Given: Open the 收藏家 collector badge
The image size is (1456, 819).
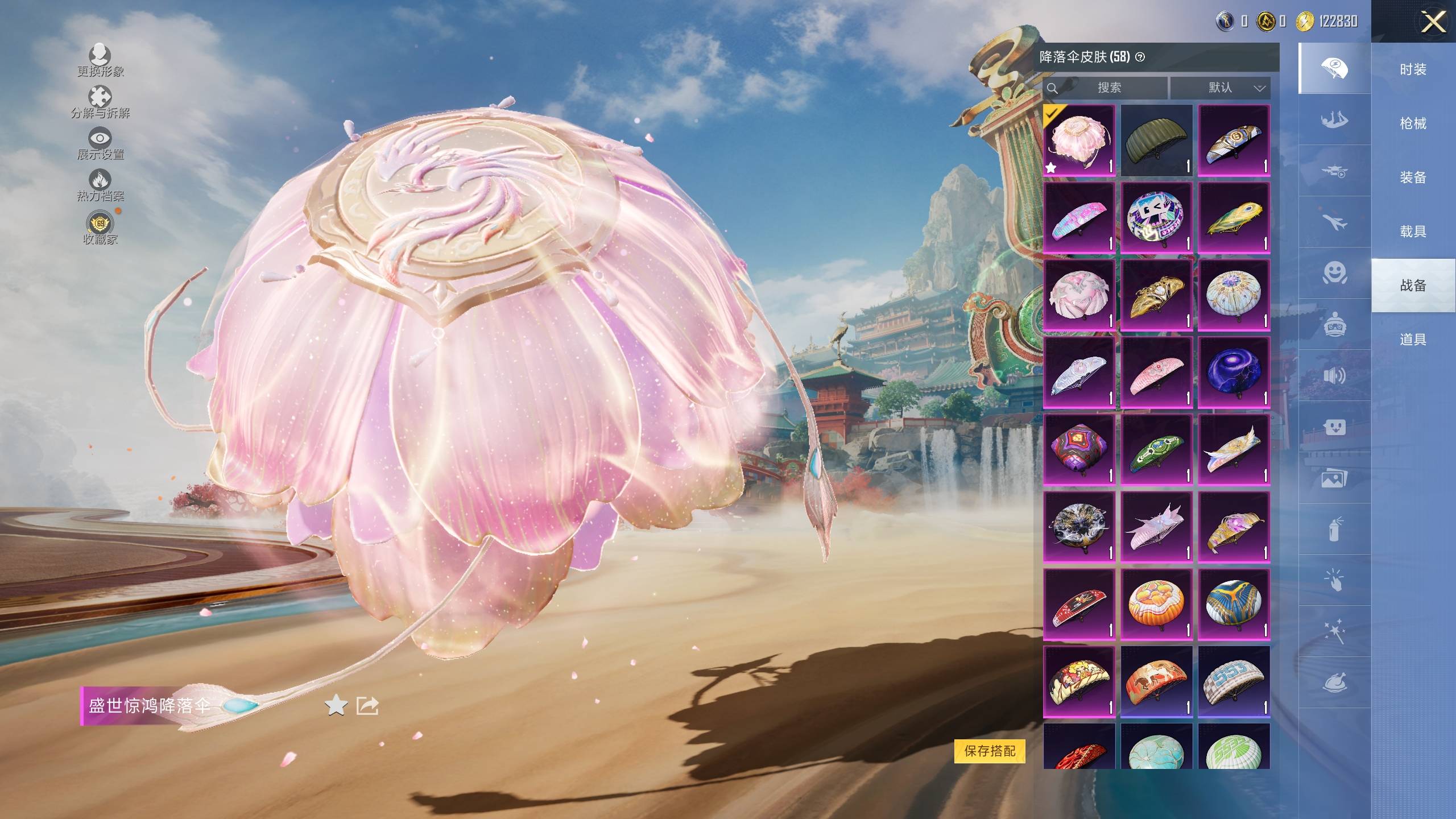Looking at the screenshot, I should [x=100, y=227].
